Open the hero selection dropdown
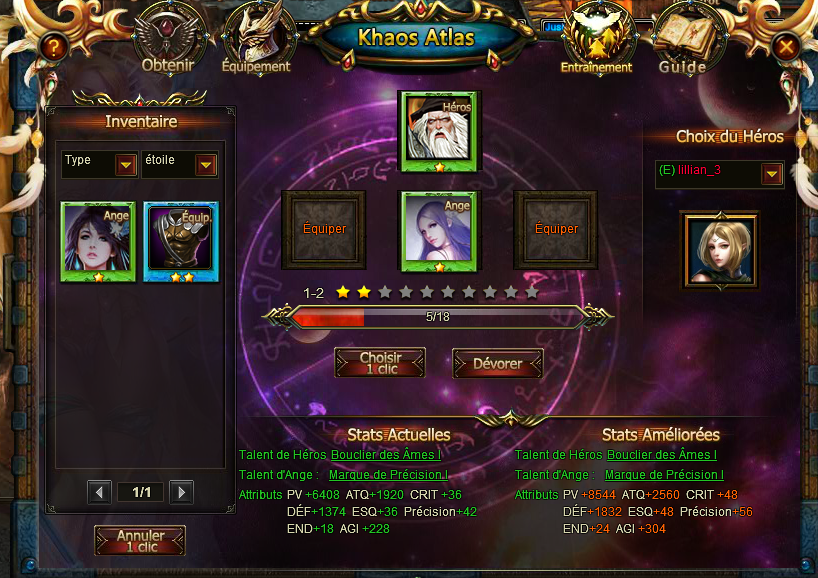 pyautogui.click(x=771, y=175)
